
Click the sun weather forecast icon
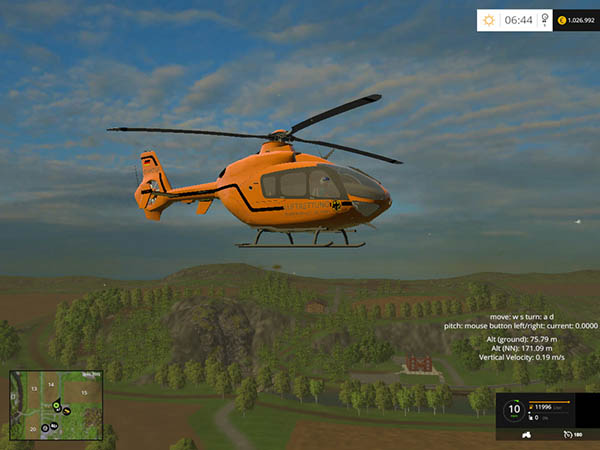click(x=489, y=19)
